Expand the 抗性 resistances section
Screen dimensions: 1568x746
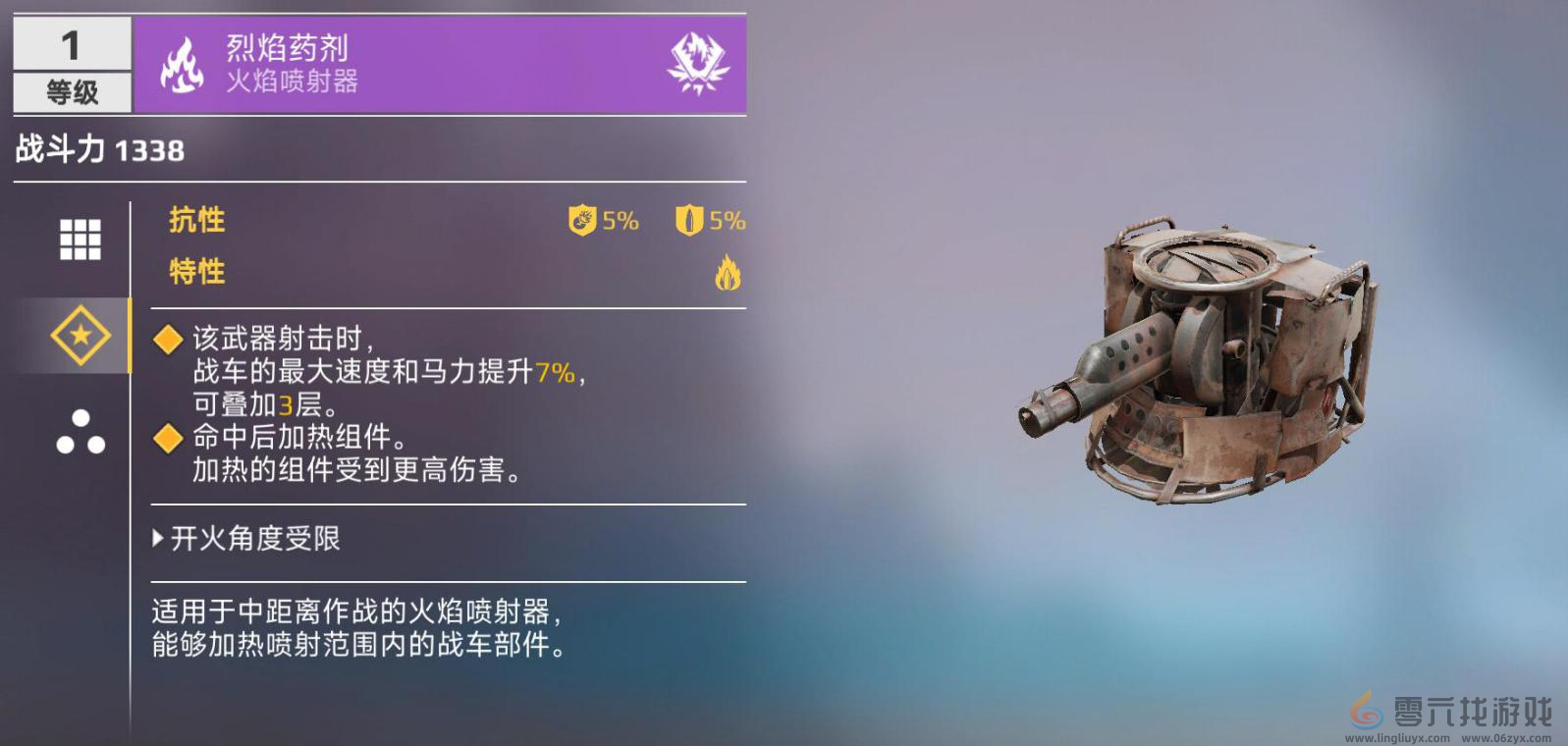tap(195, 220)
